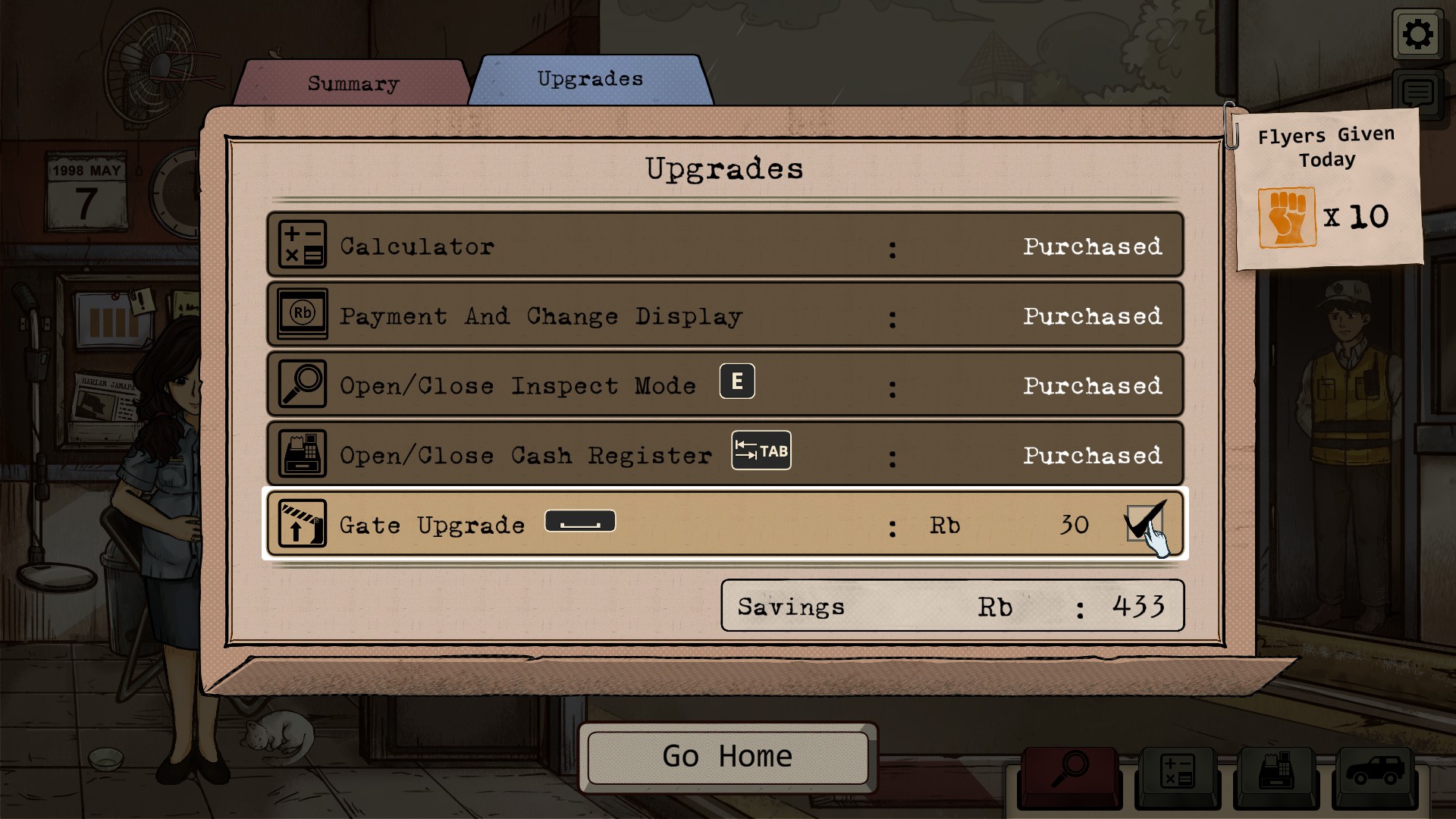Select the Upgrades tab

coord(590,79)
